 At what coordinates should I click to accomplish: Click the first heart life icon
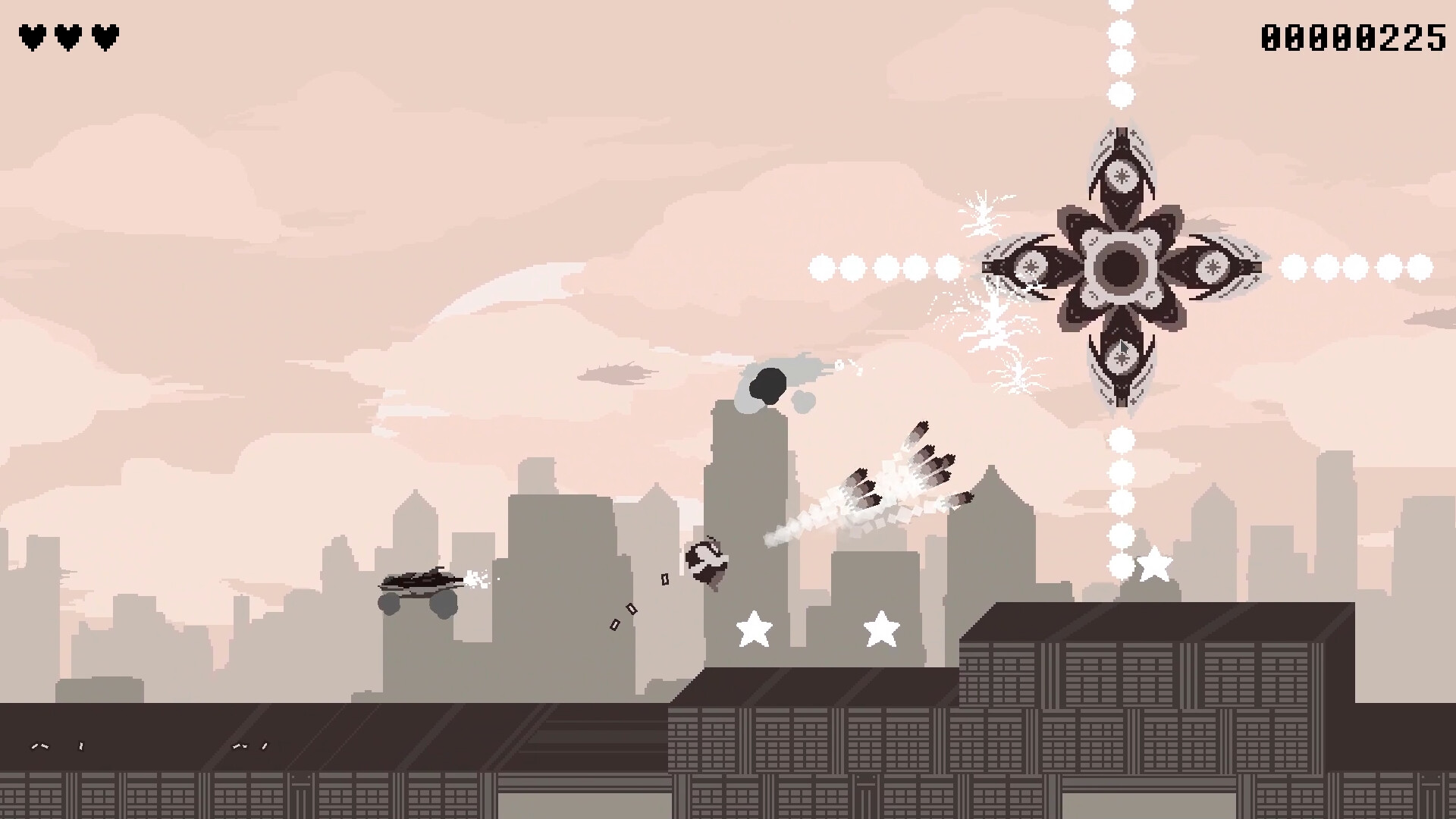point(32,35)
